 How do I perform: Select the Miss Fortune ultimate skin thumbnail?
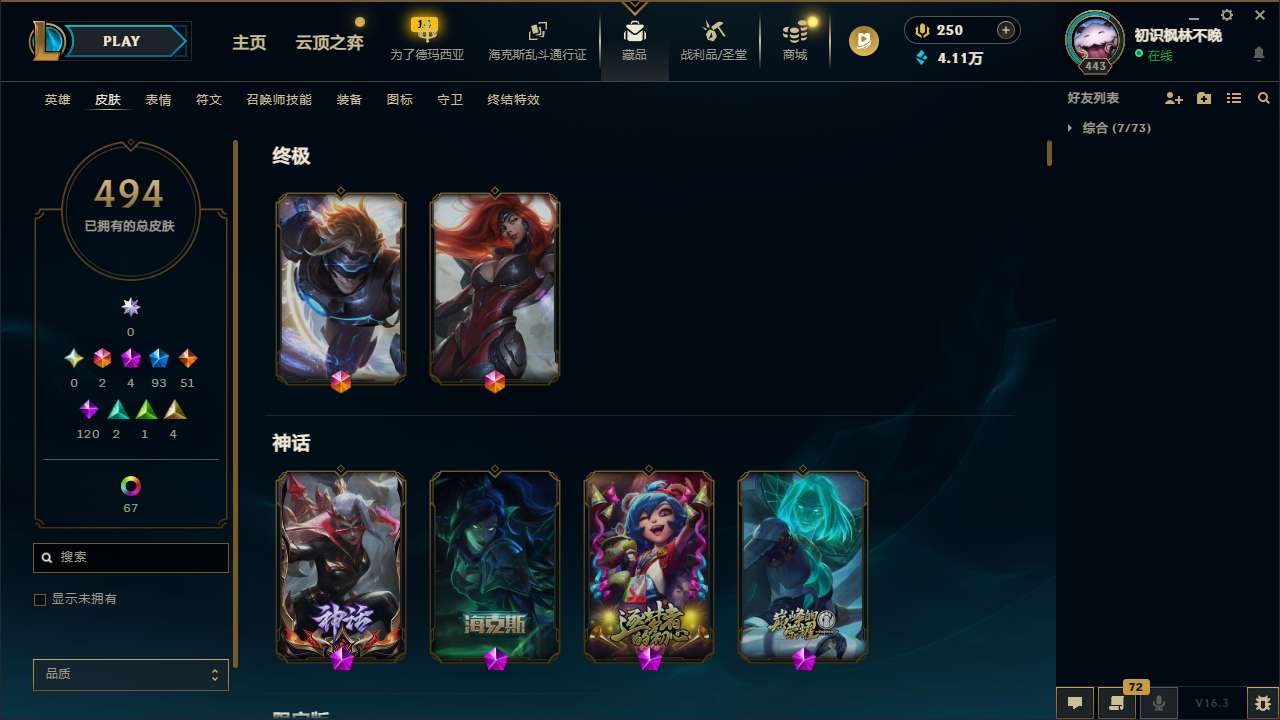point(494,288)
